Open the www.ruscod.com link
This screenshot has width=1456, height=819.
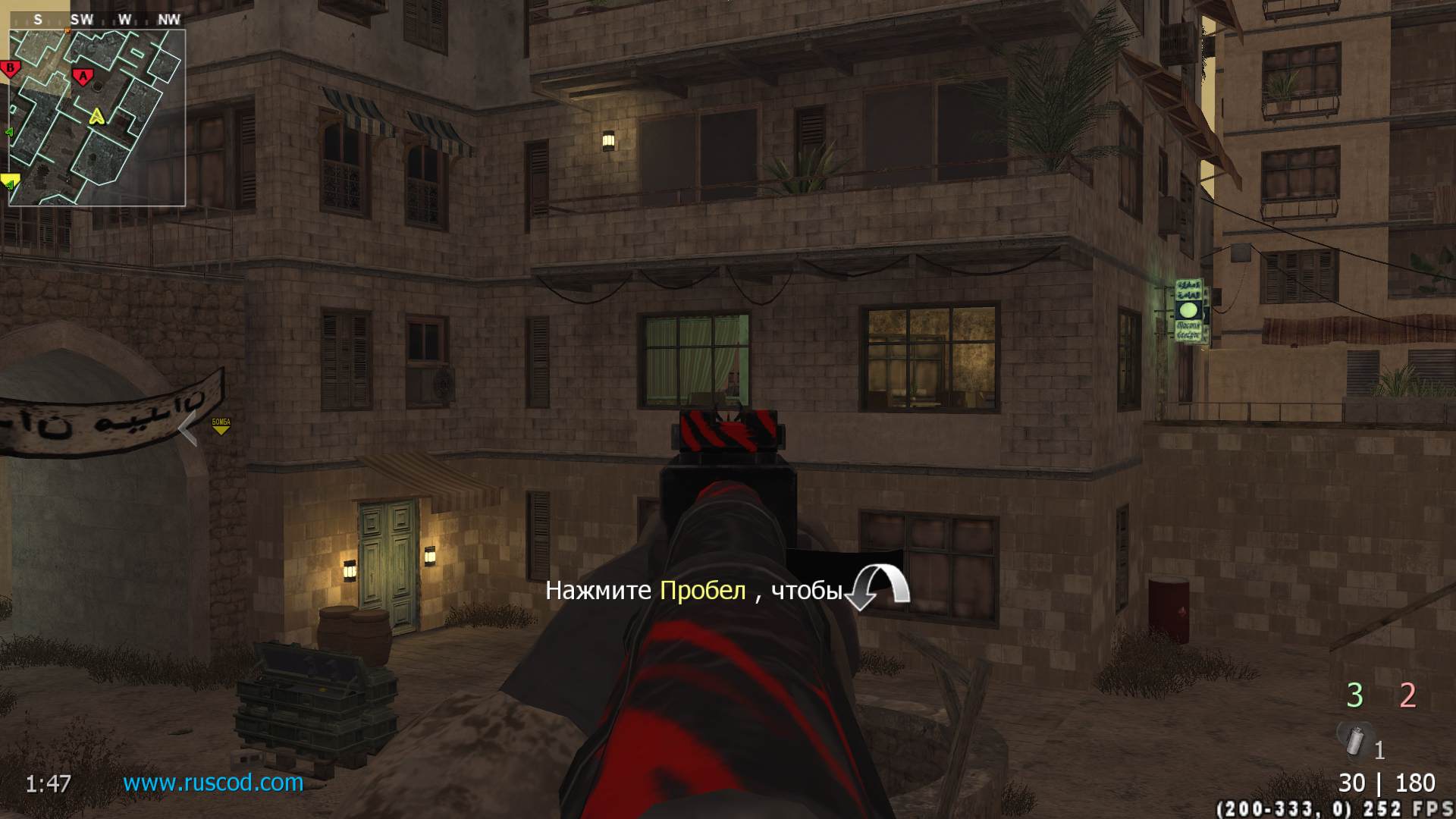click(x=213, y=783)
